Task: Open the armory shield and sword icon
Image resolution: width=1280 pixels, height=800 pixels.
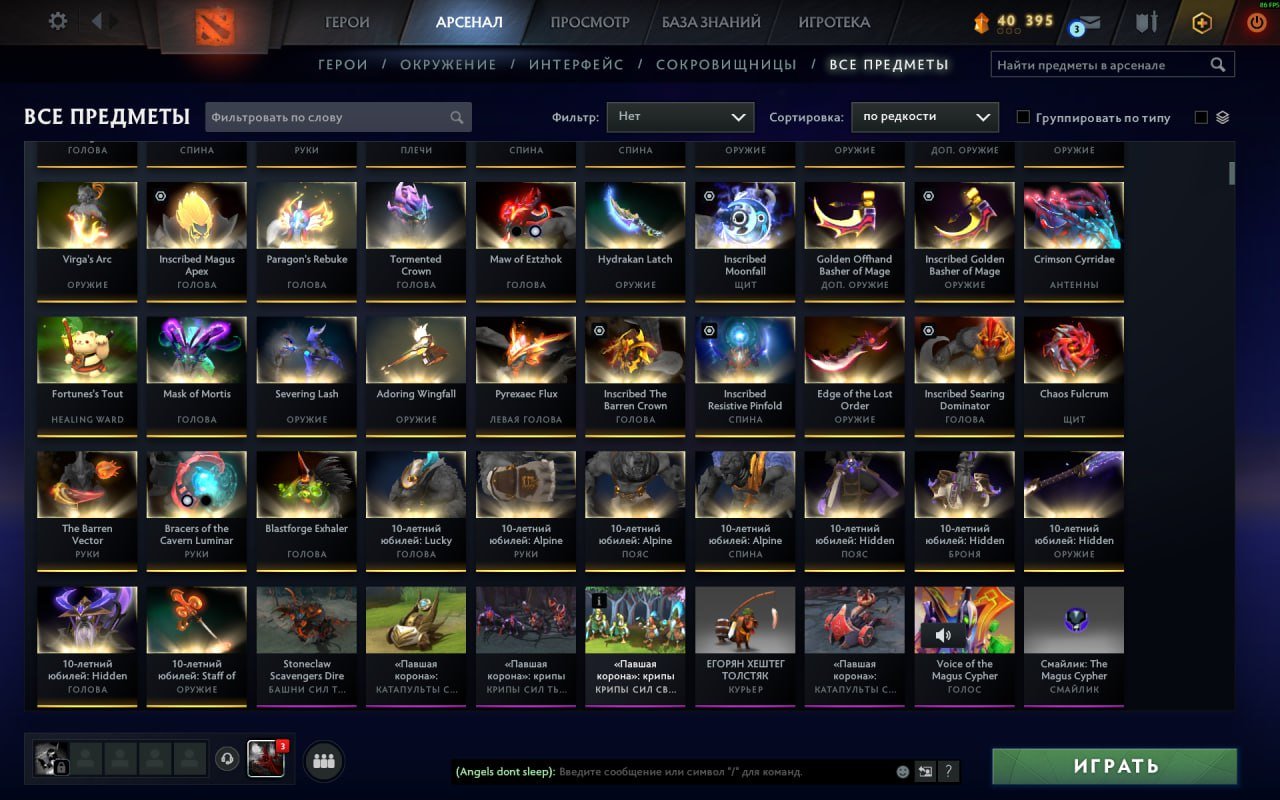Action: [x=1147, y=22]
